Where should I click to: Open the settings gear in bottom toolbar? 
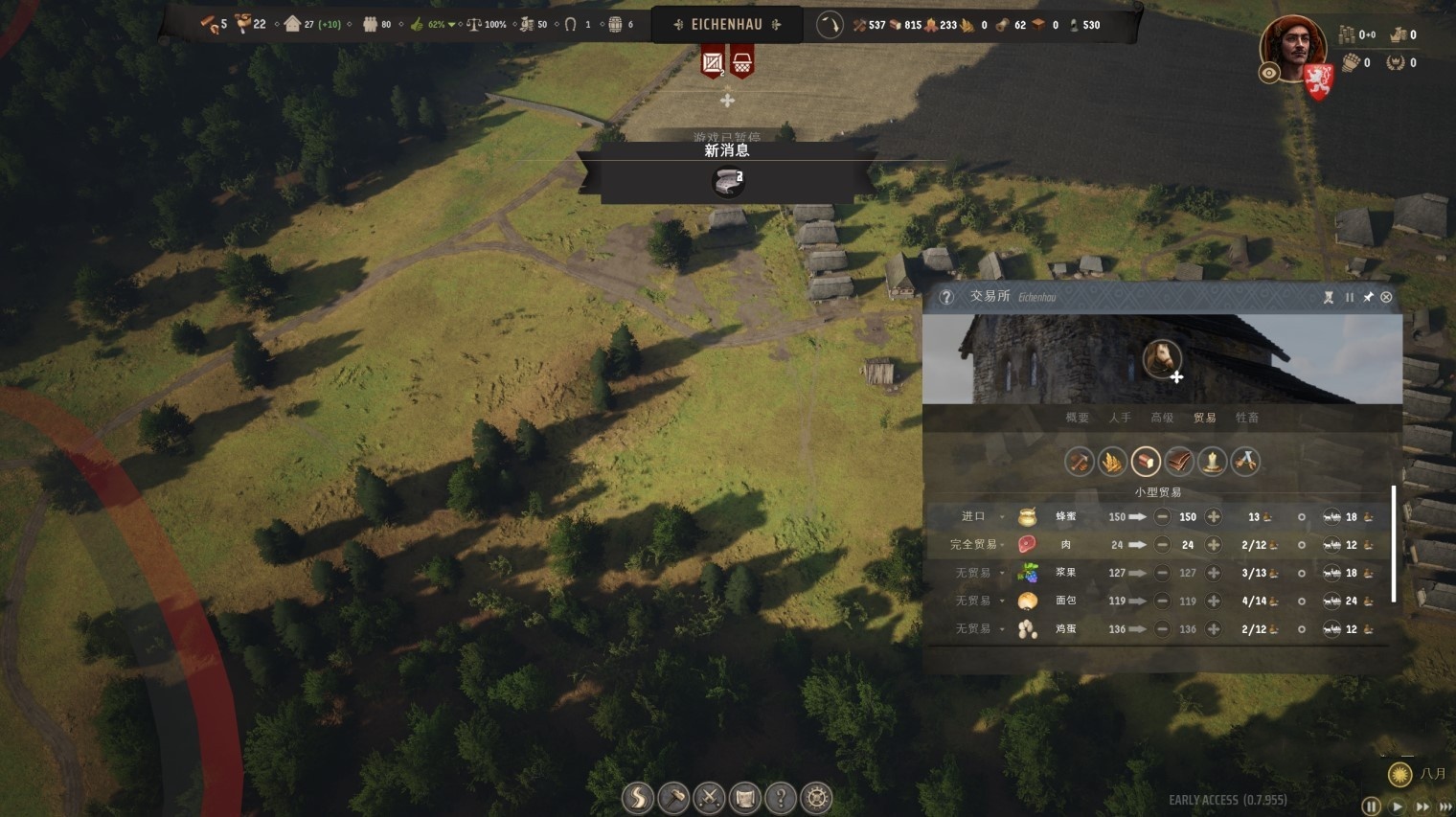(x=816, y=797)
